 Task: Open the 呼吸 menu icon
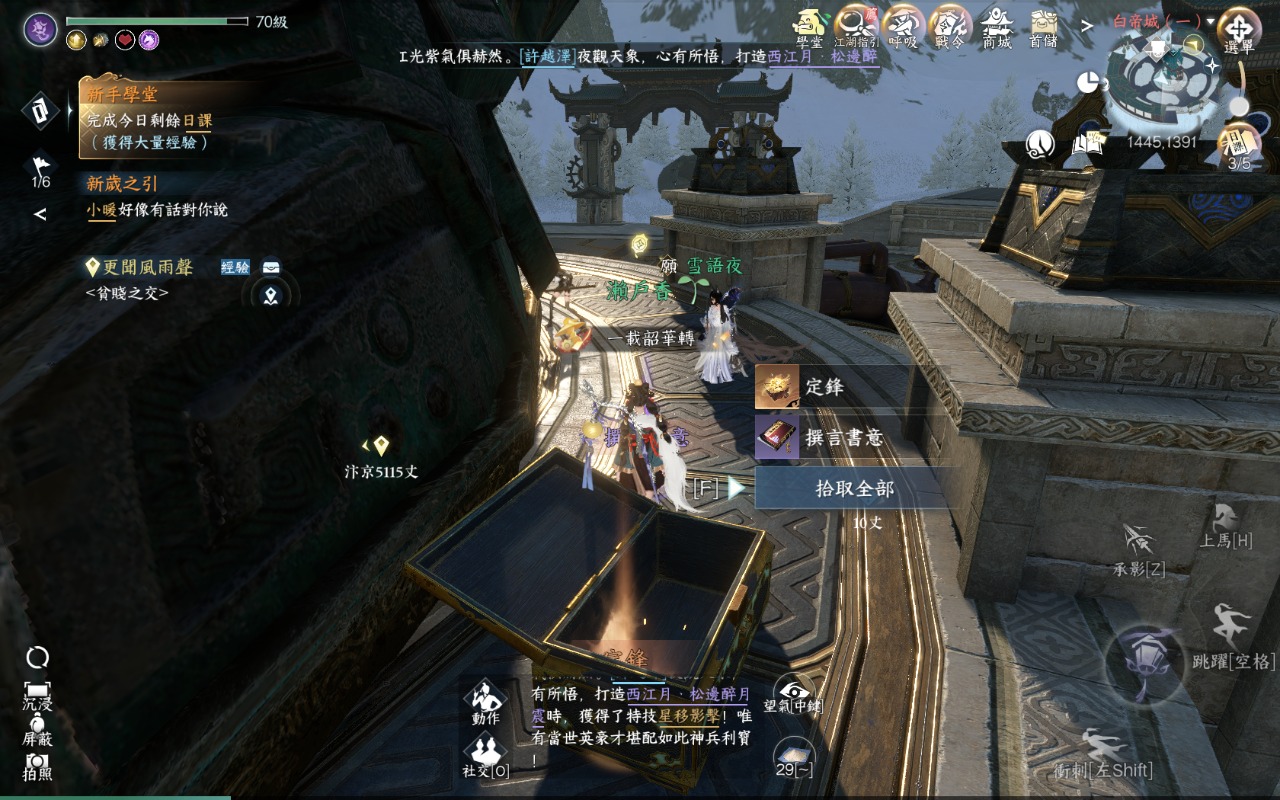(903, 26)
